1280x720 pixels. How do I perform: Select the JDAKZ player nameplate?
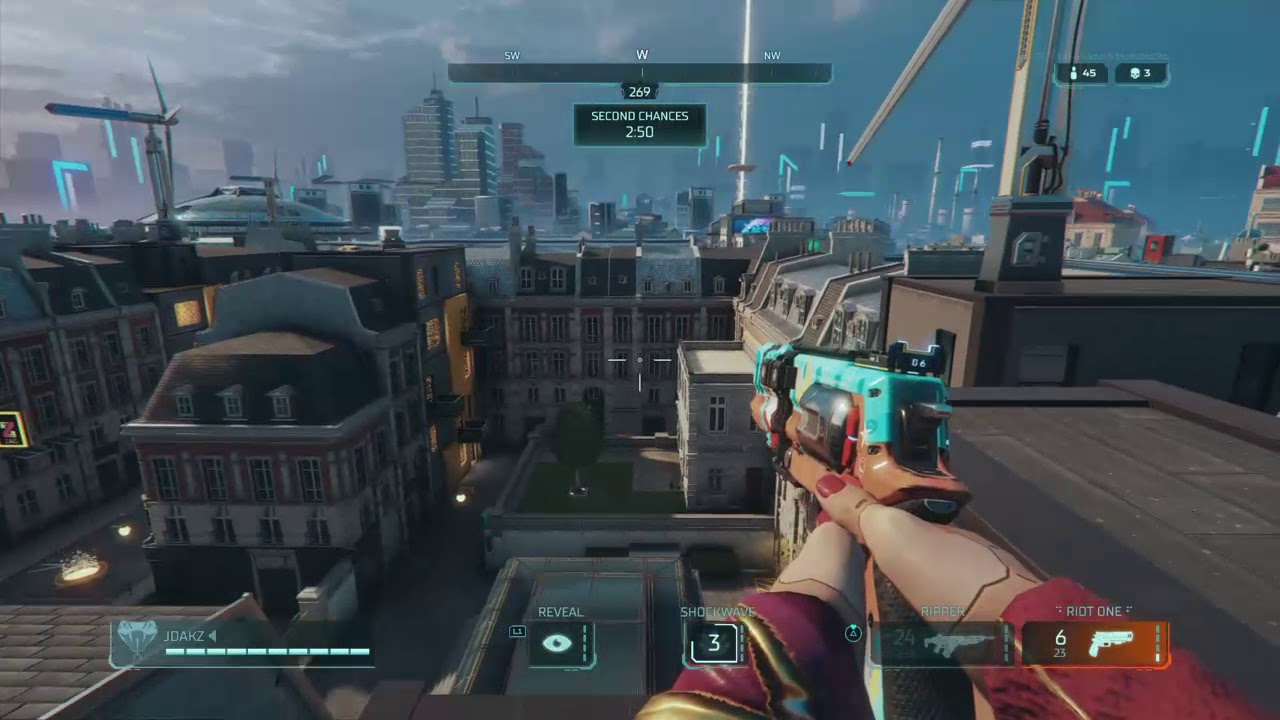[x=241, y=643]
